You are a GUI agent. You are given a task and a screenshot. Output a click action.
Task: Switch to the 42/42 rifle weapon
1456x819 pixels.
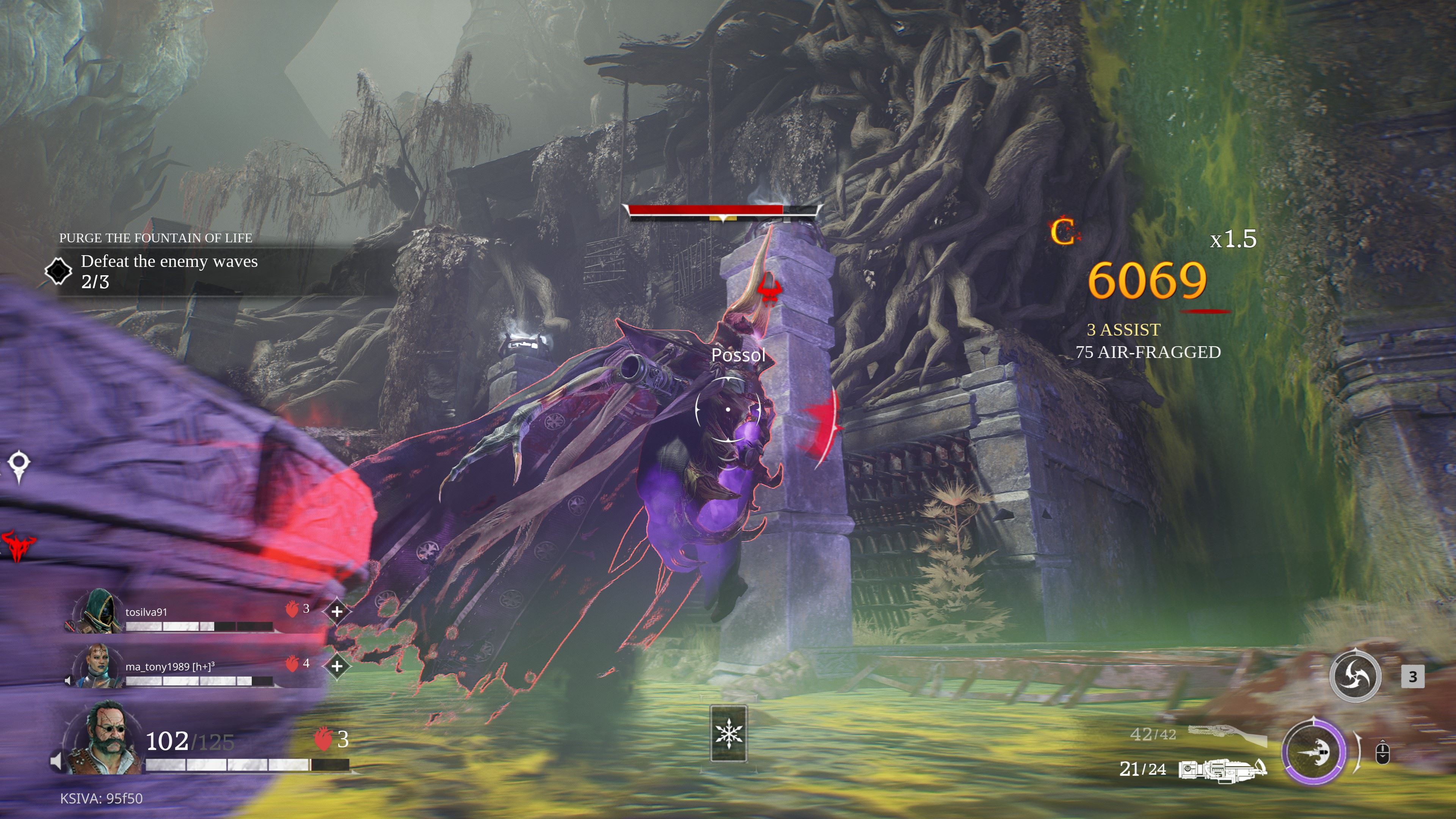click(1227, 735)
